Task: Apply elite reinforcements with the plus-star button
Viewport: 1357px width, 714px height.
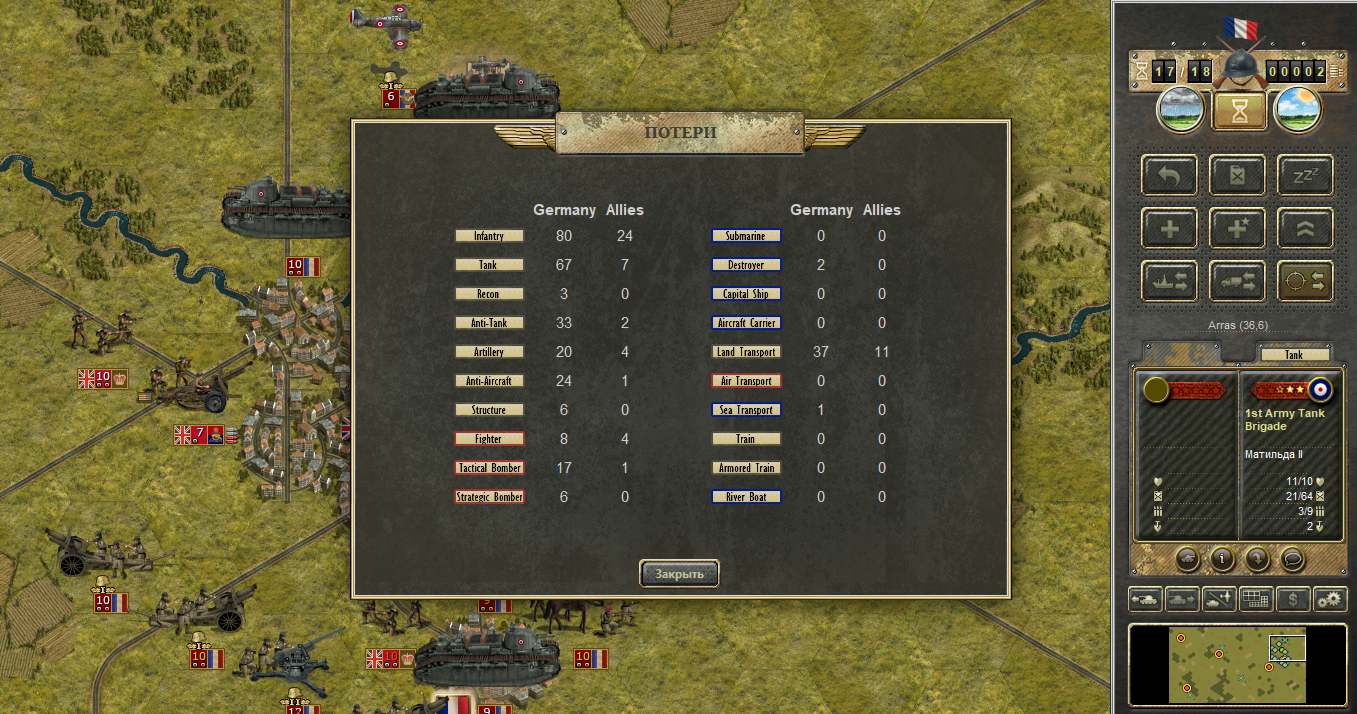Action: click(x=1237, y=228)
